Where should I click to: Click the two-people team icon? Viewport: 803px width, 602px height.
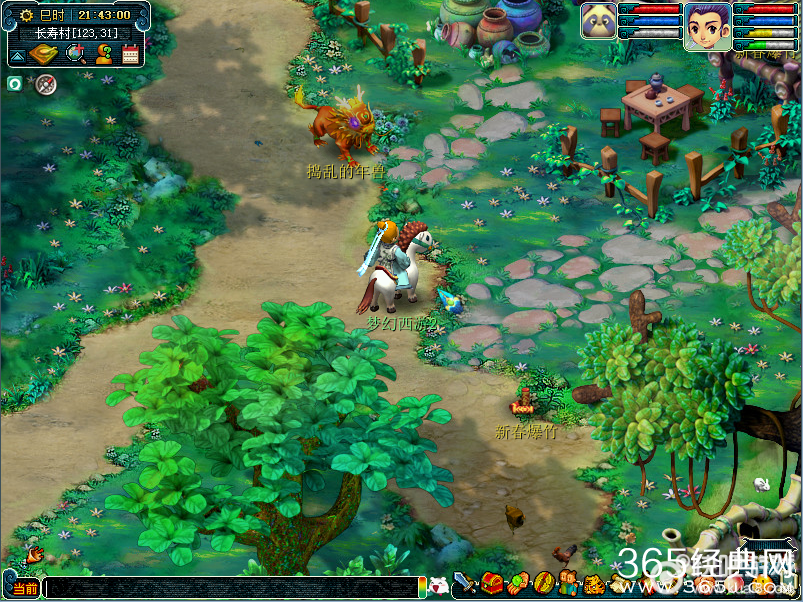pyautogui.click(x=568, y=583)
